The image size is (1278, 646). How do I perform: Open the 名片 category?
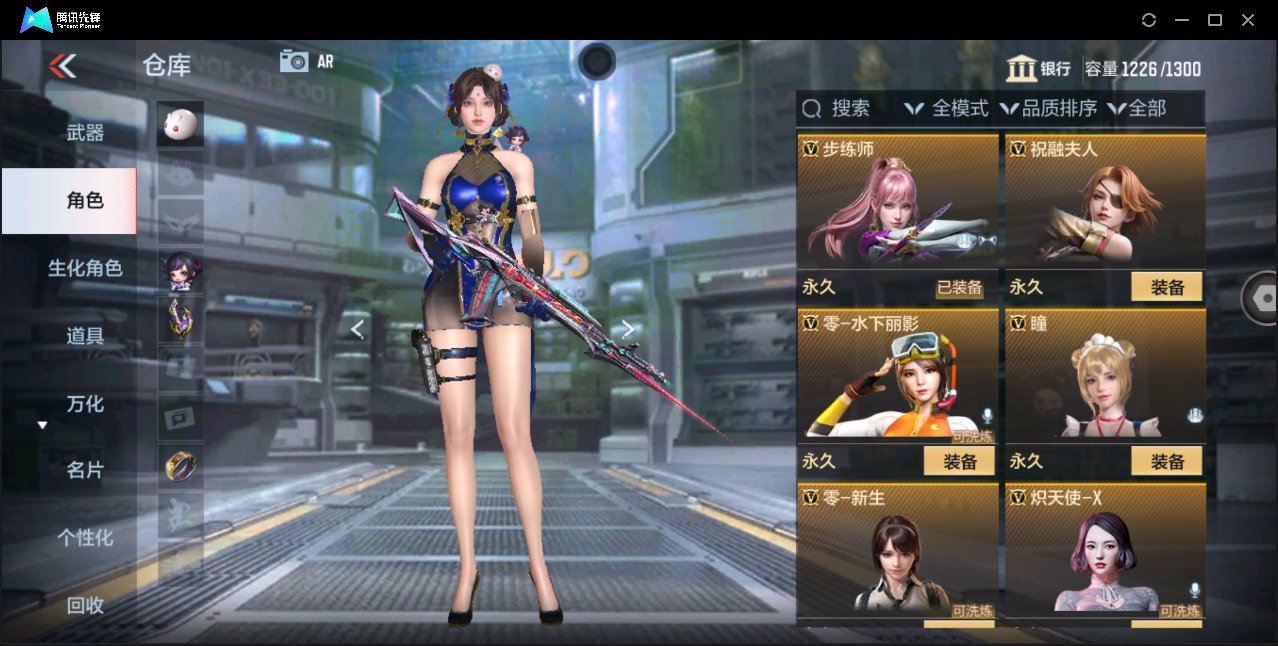[x=85, y=470]
